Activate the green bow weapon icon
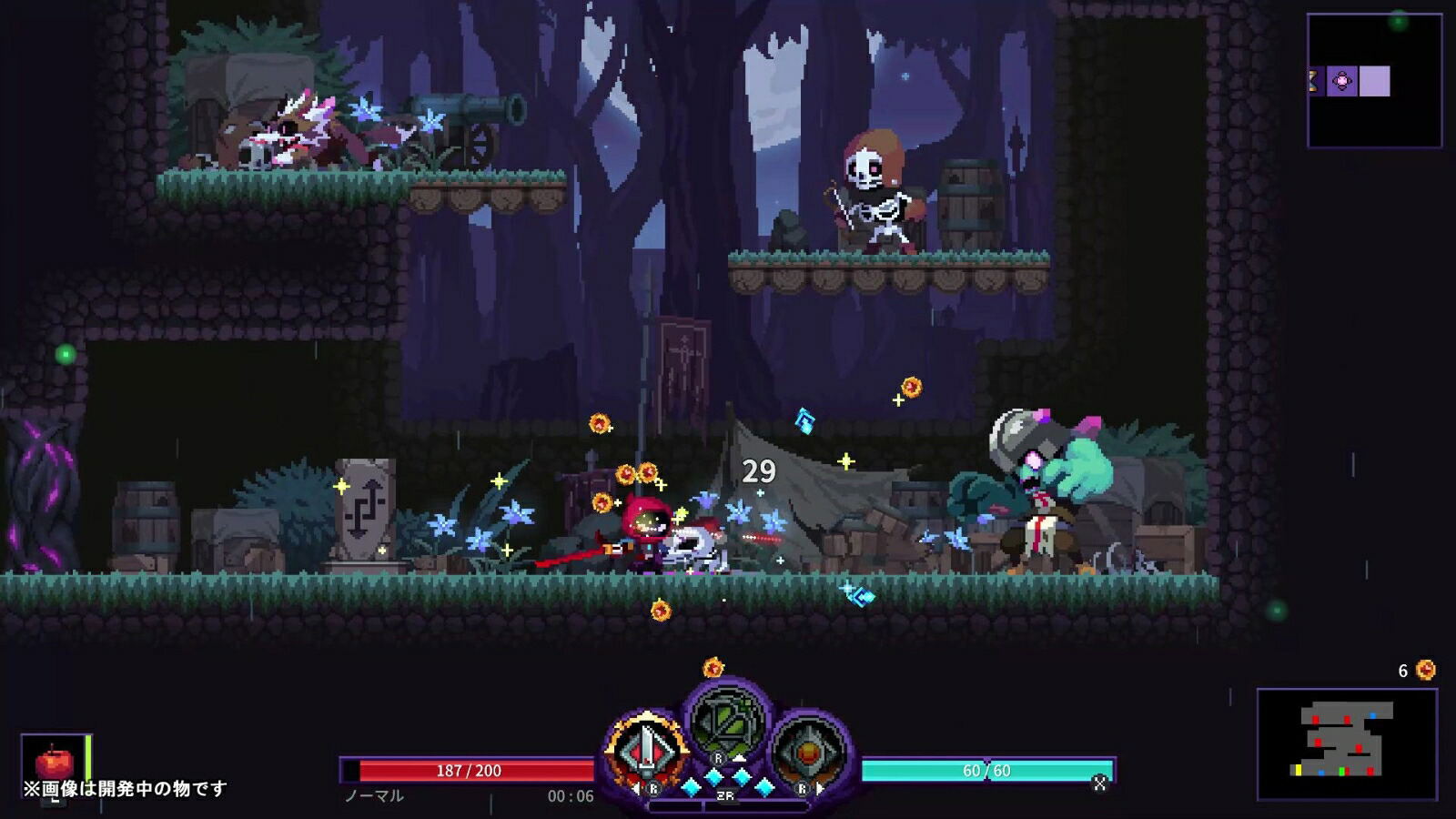 pos(725,723)
